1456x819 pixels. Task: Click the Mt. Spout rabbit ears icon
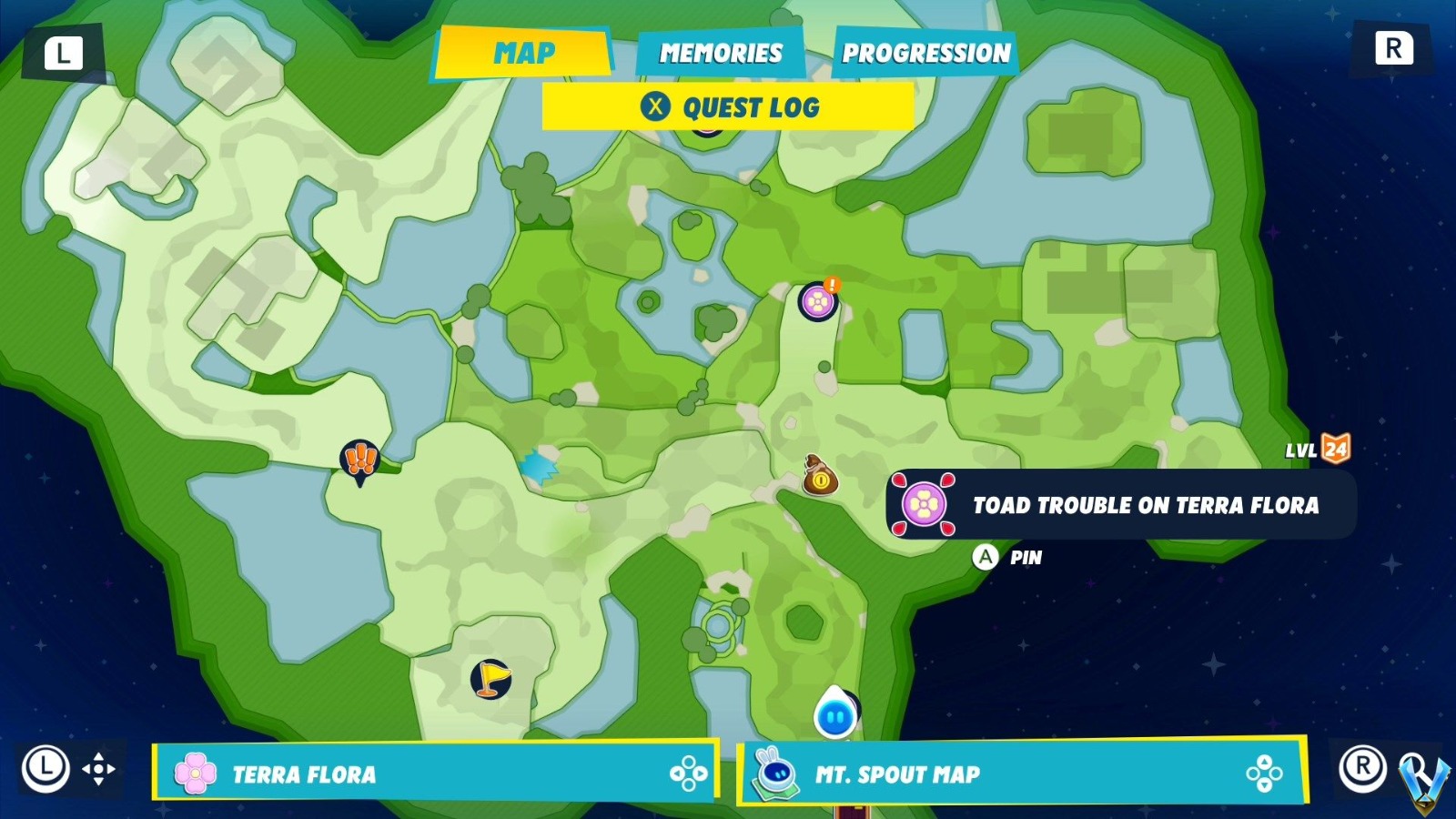tap(778, 774)
